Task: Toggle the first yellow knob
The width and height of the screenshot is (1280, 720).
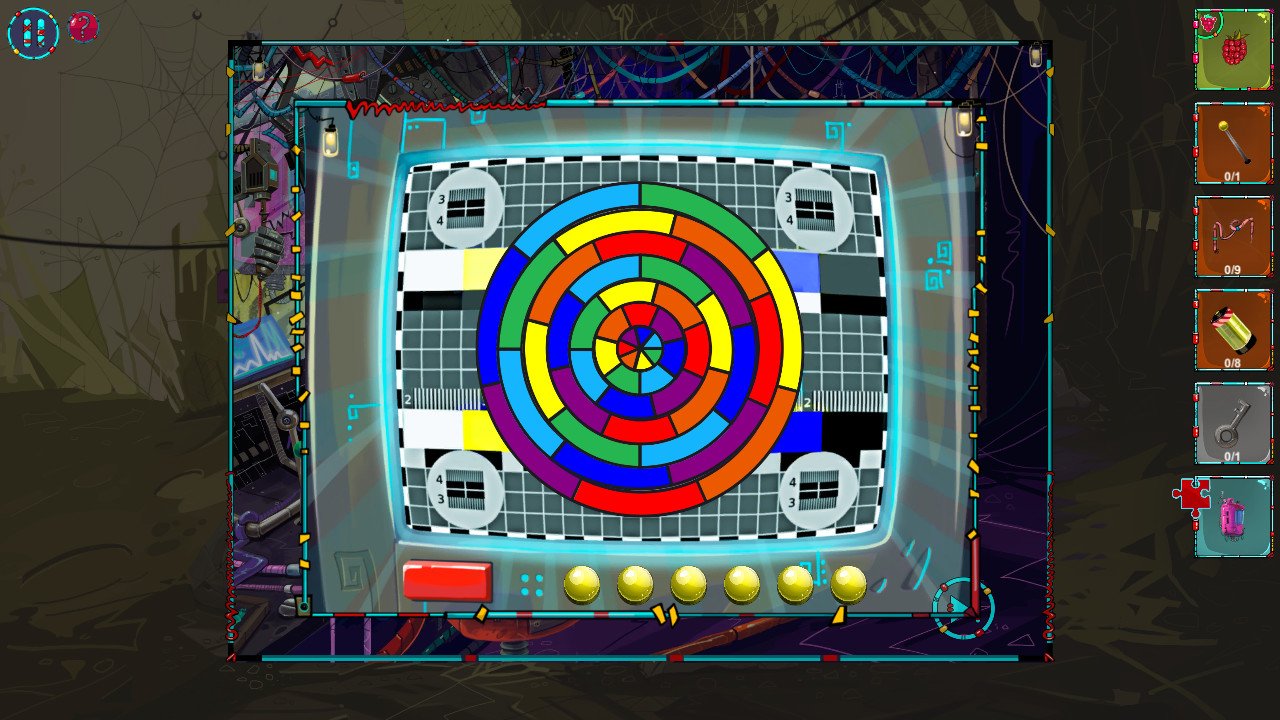Action: pyautogui.click(x=580, y=583)
